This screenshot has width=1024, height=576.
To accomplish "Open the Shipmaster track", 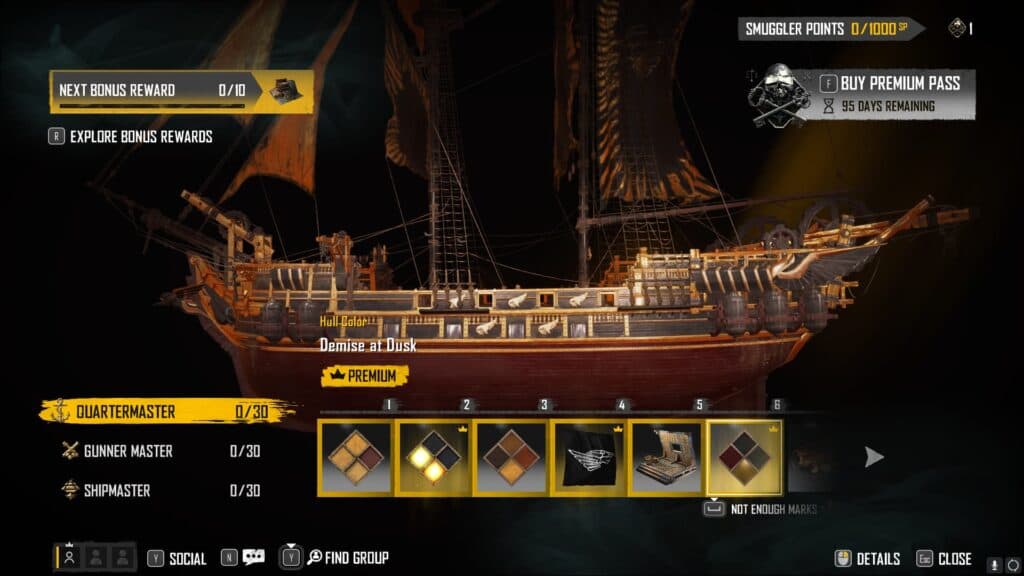I will pos(160,490).
